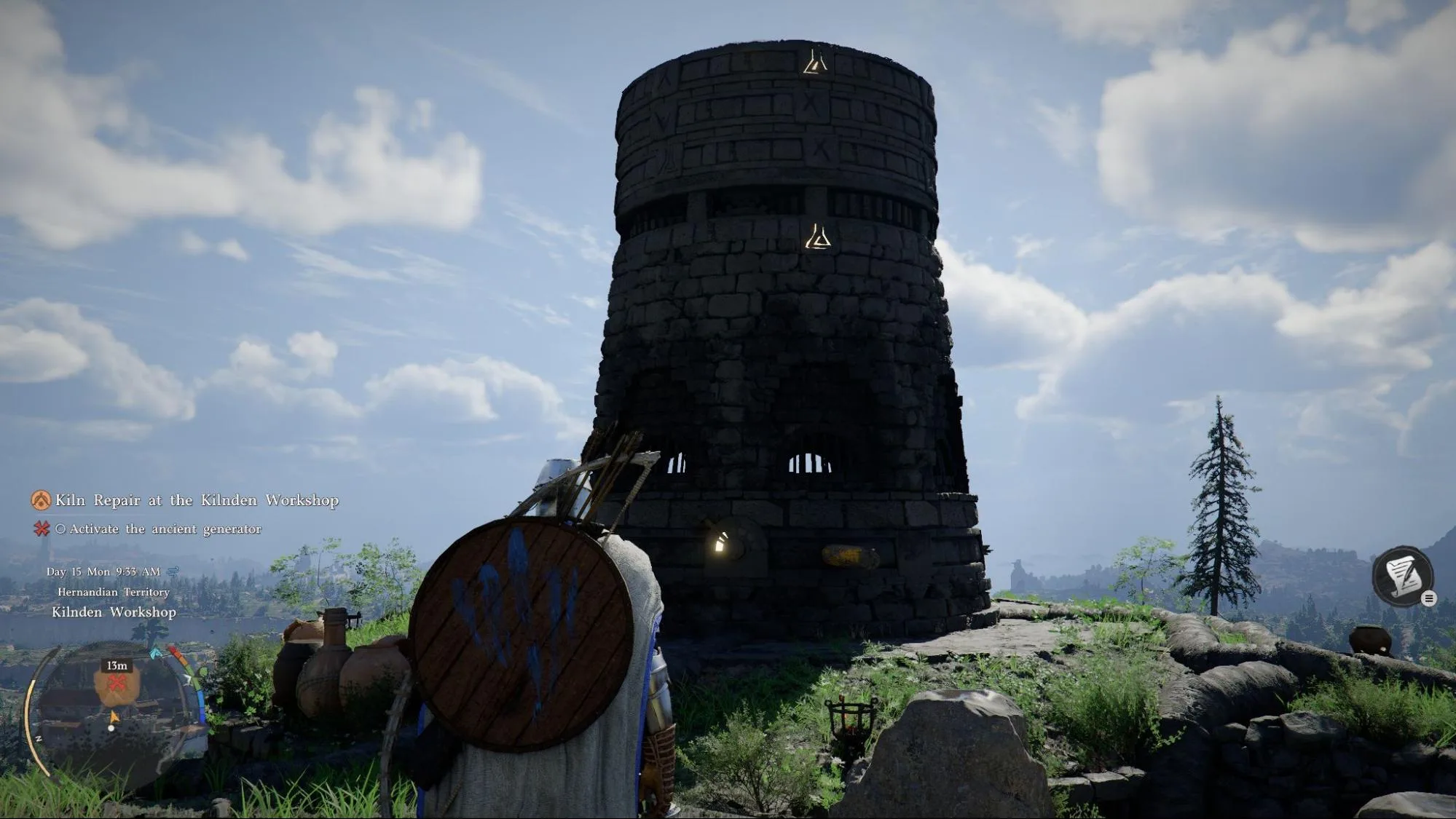
Task: Click the 13m distance badge on the minimap
Action: (117, 665)
